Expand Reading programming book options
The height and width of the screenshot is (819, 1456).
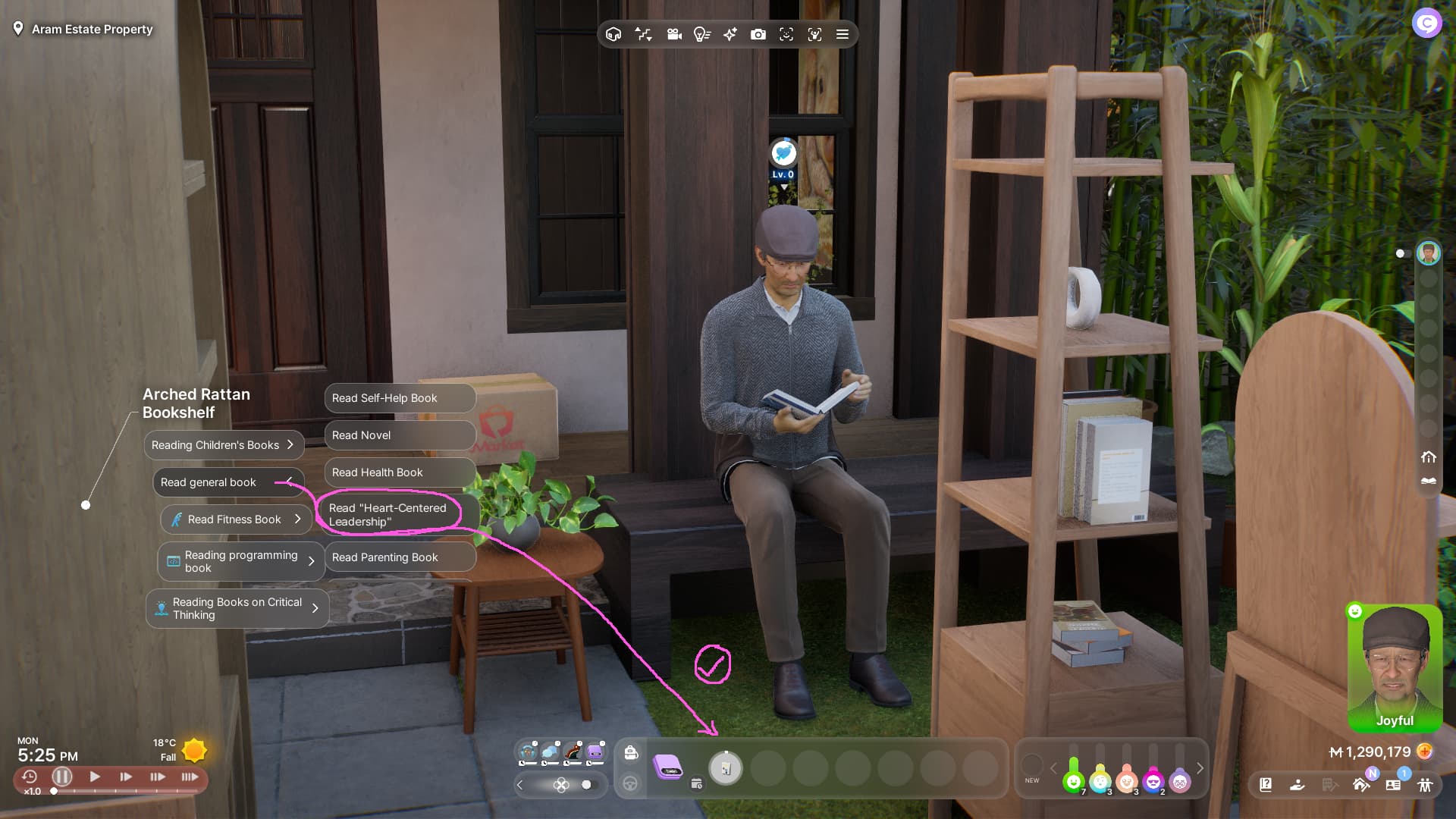point(240,561)
